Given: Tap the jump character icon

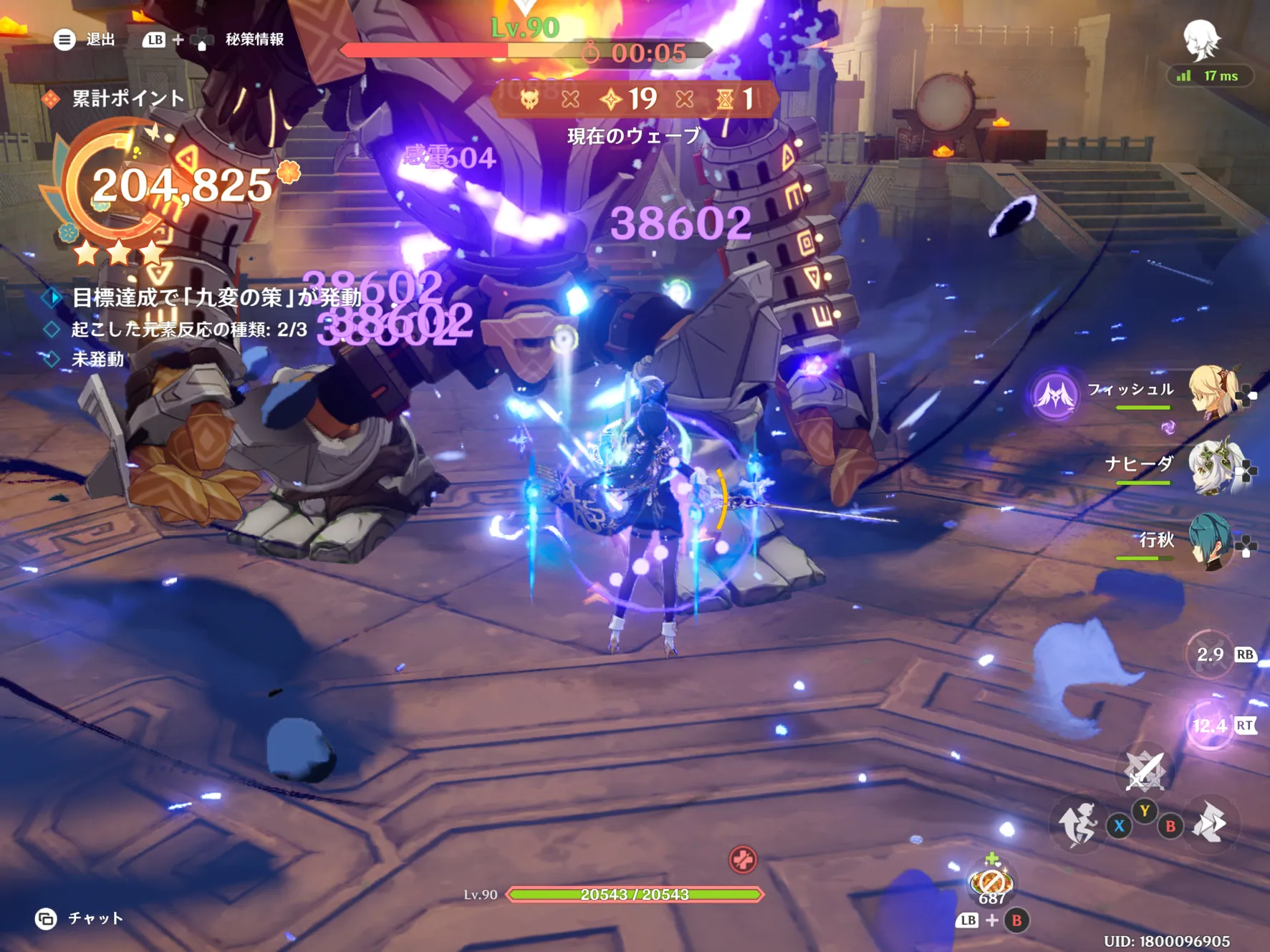Looking at the screenshot, I should coord(1078,824).
